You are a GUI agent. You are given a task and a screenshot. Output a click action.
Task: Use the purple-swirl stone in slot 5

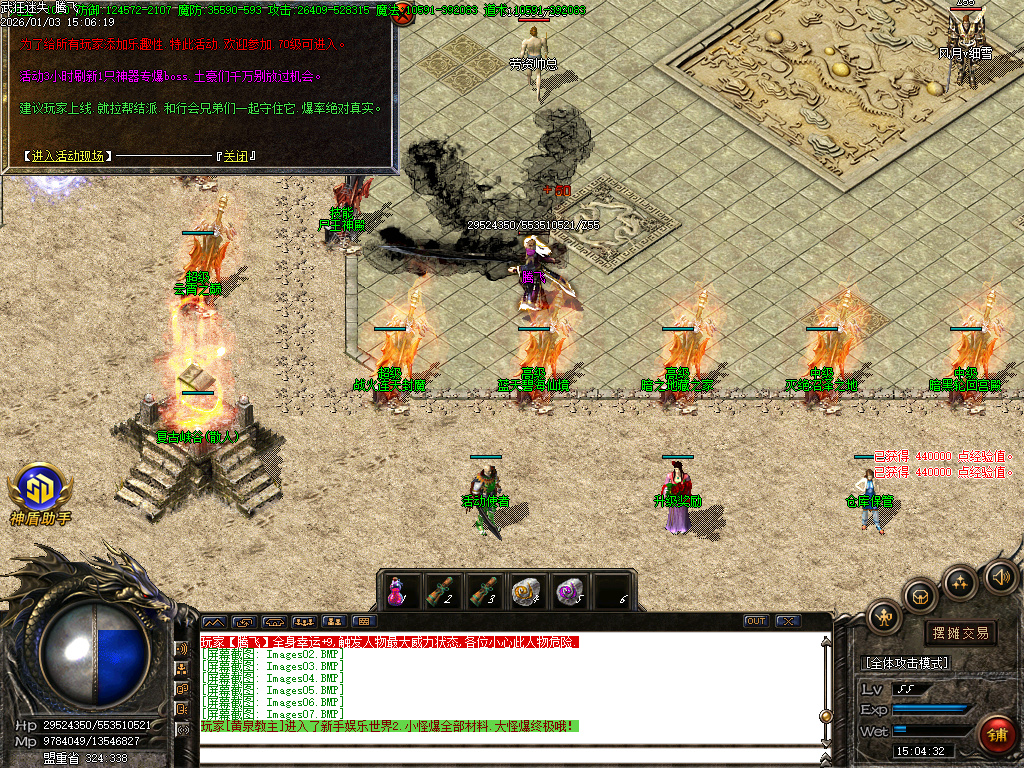(571, 591)
